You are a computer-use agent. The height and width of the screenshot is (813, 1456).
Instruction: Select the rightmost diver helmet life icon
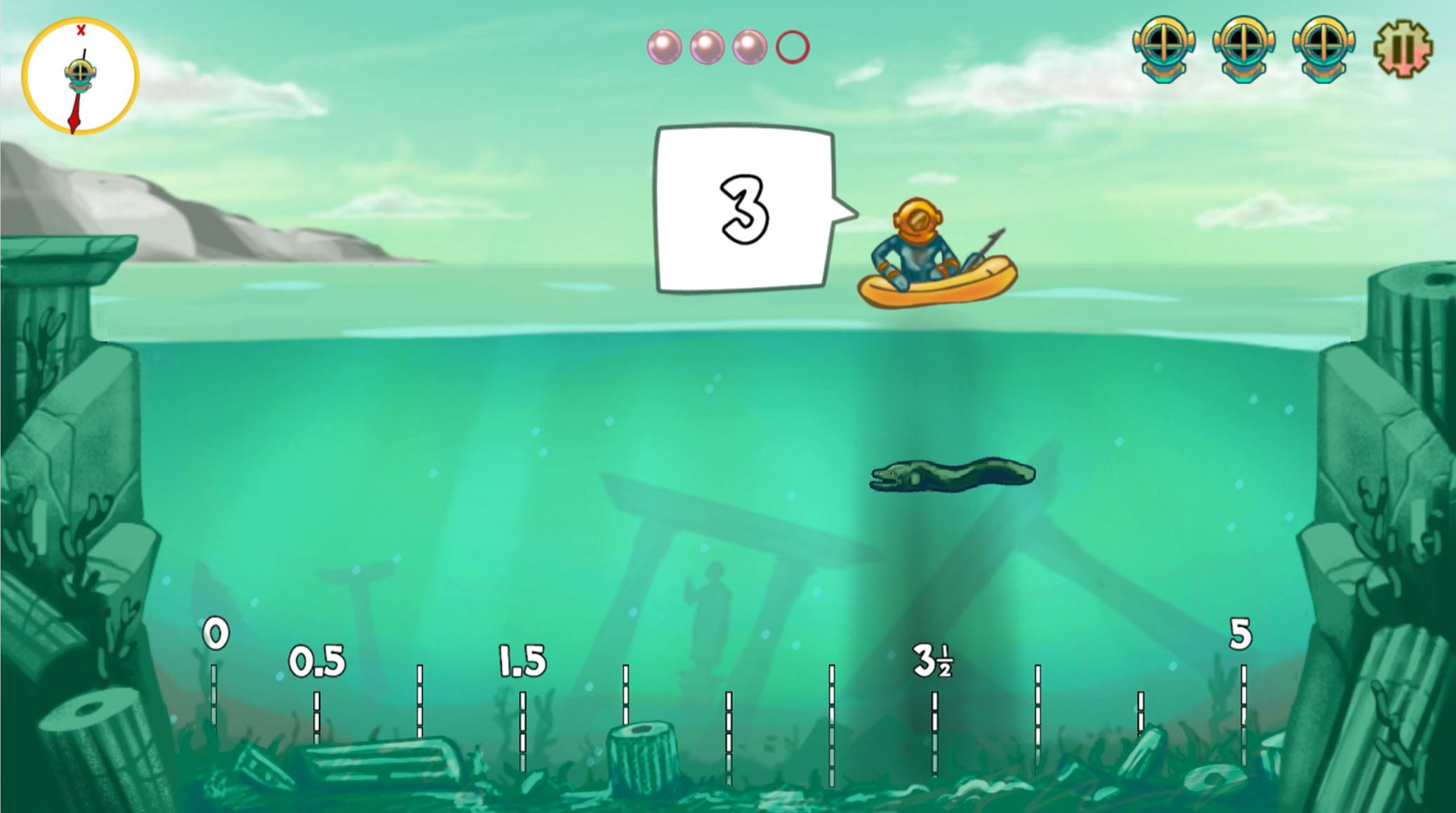[x=1323, y=48]
